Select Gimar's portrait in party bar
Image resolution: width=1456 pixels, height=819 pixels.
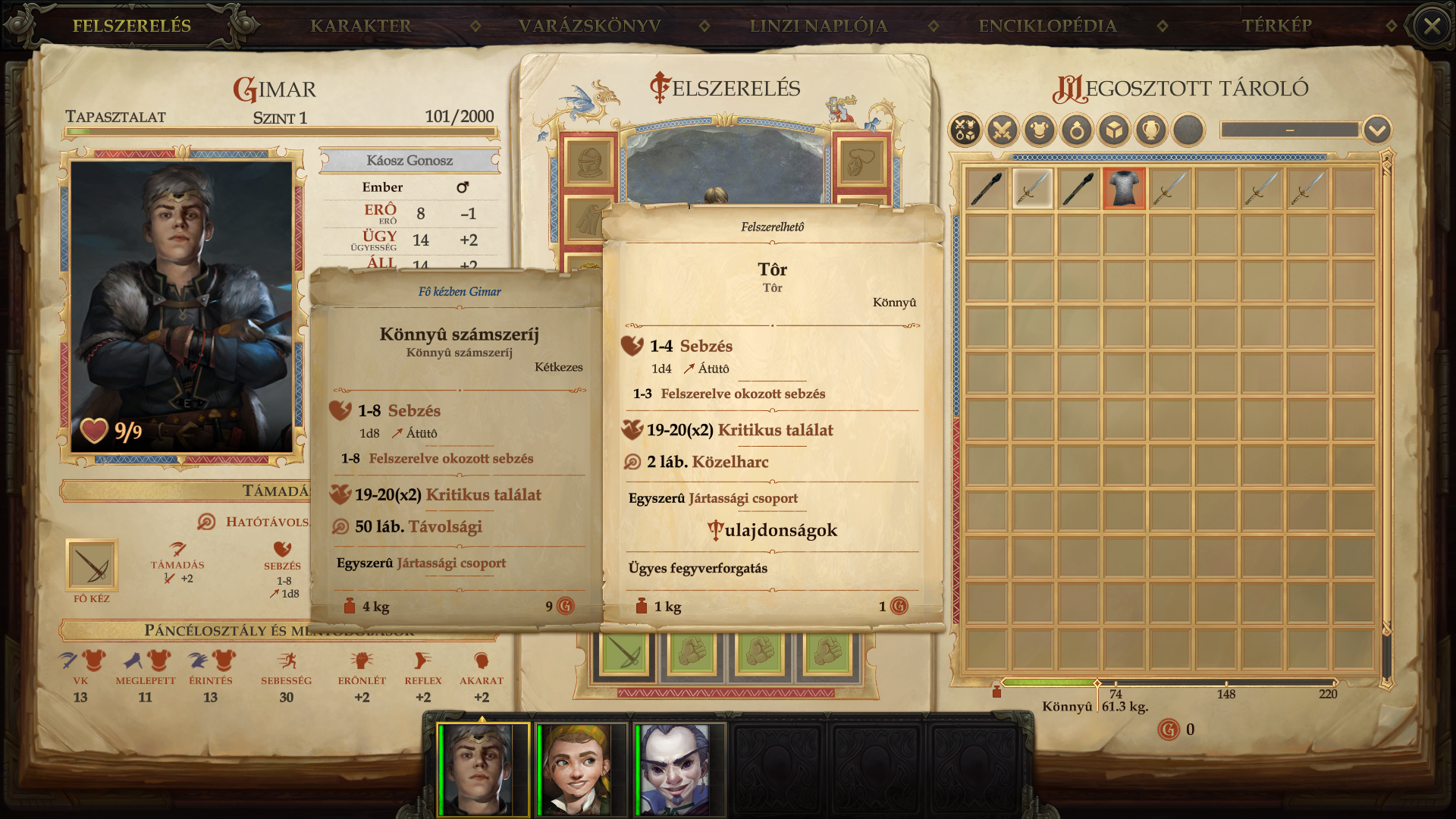(482, 769)
